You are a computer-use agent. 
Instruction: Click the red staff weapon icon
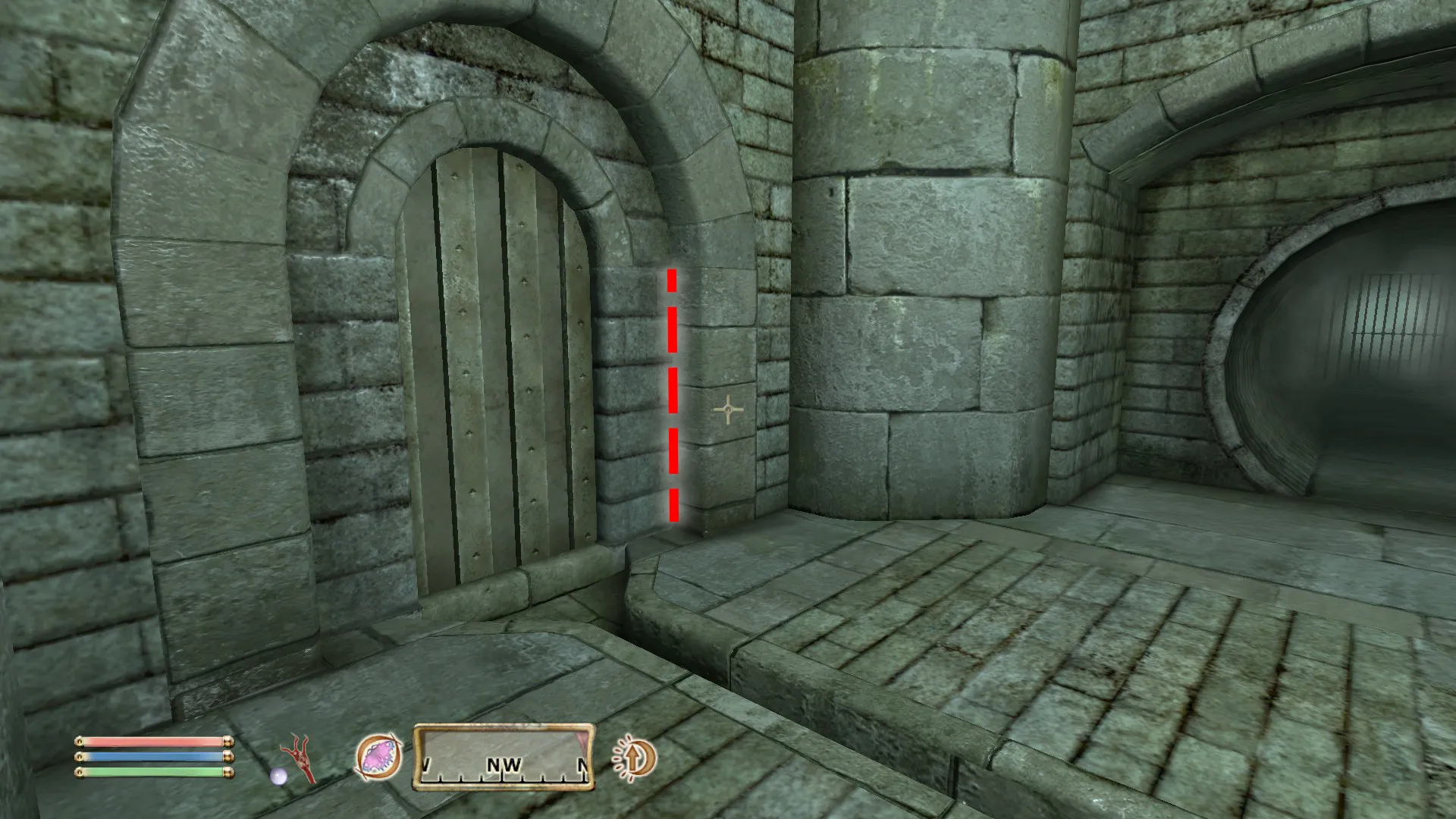tap(297, 758)
